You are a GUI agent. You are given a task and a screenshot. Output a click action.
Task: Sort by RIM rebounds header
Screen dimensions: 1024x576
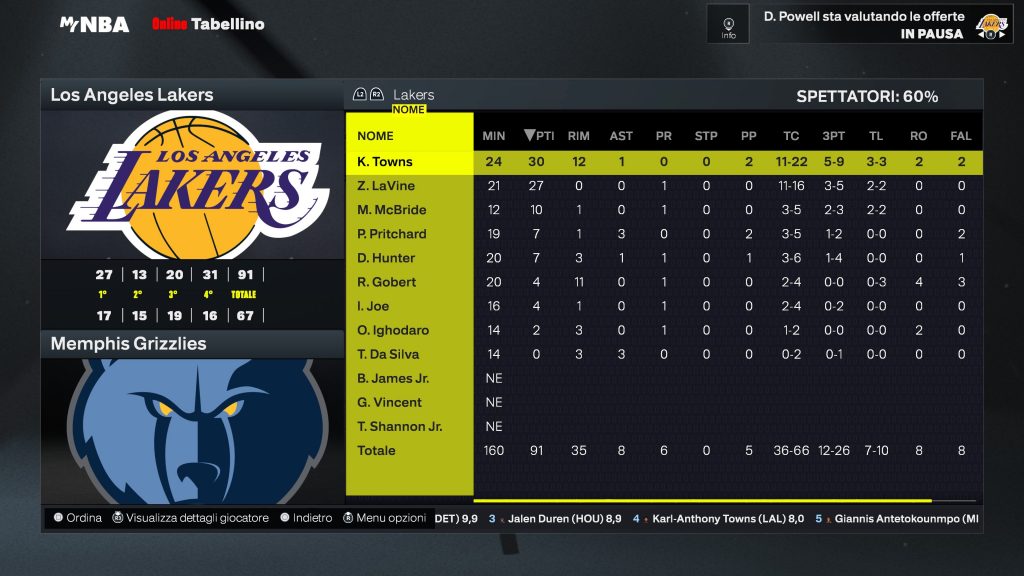click(578, 136)
